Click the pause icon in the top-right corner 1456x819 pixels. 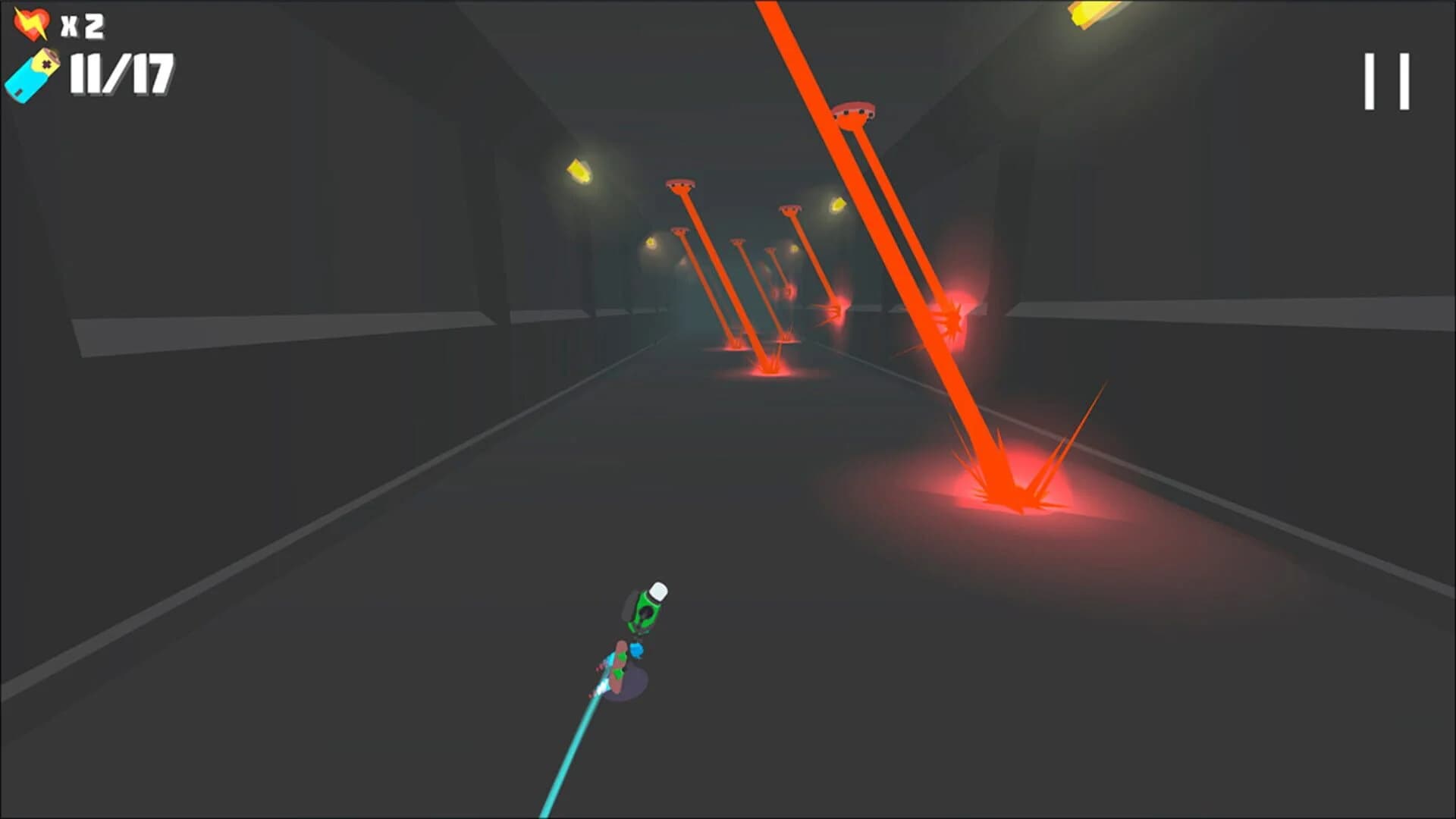pyautogui.click(x=1386, y=80)
